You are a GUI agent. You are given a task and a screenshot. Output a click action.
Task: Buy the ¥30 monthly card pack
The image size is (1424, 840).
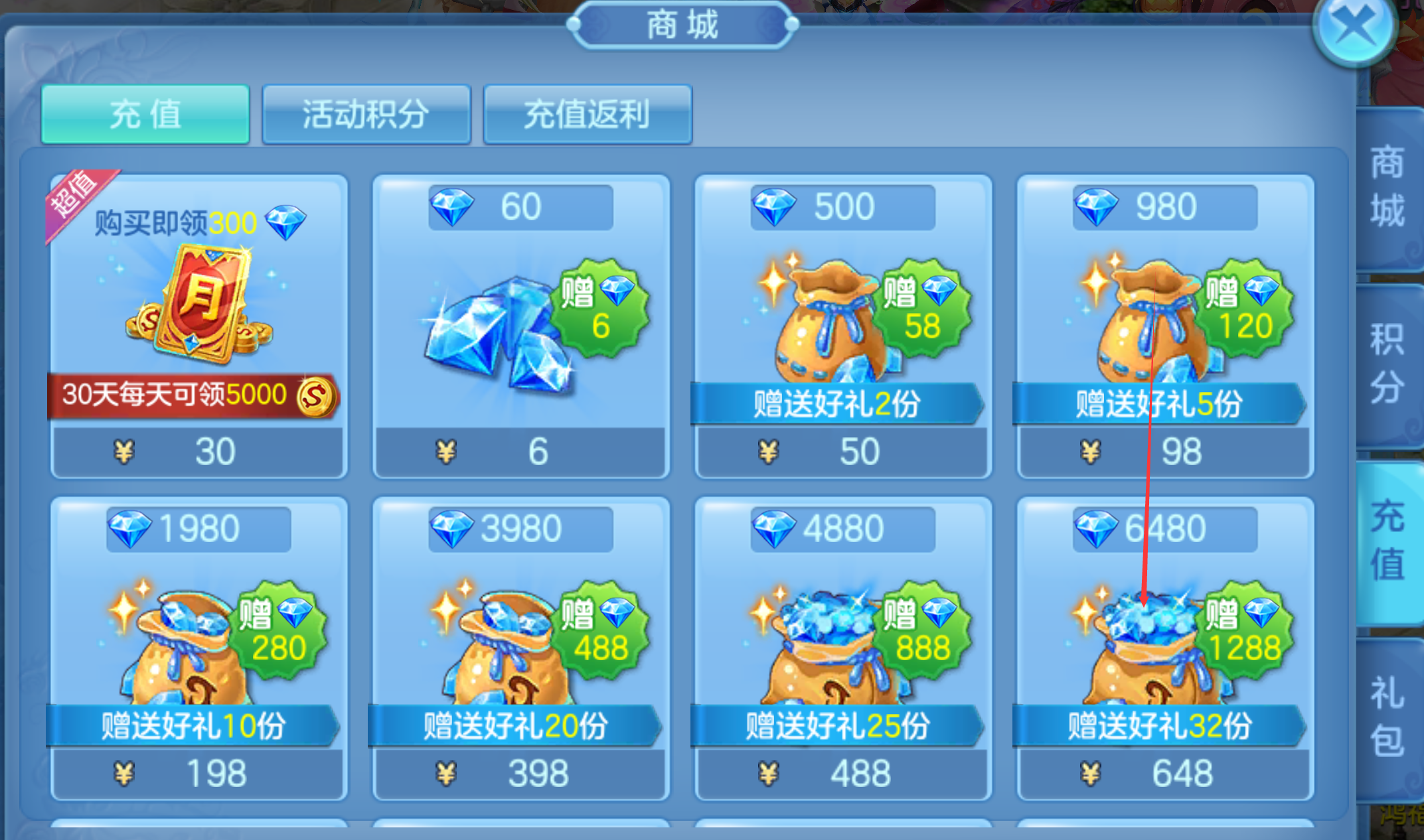click(198, 326)
